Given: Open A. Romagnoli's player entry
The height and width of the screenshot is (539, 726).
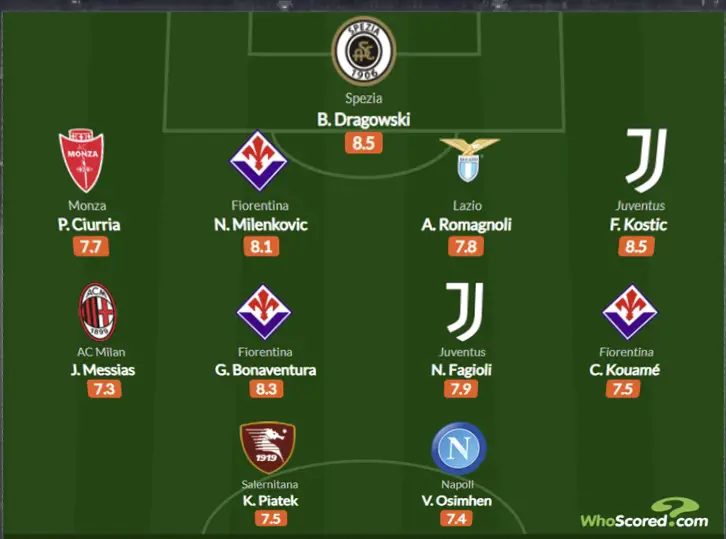Looking at the screenshot, I should (466, 225).
